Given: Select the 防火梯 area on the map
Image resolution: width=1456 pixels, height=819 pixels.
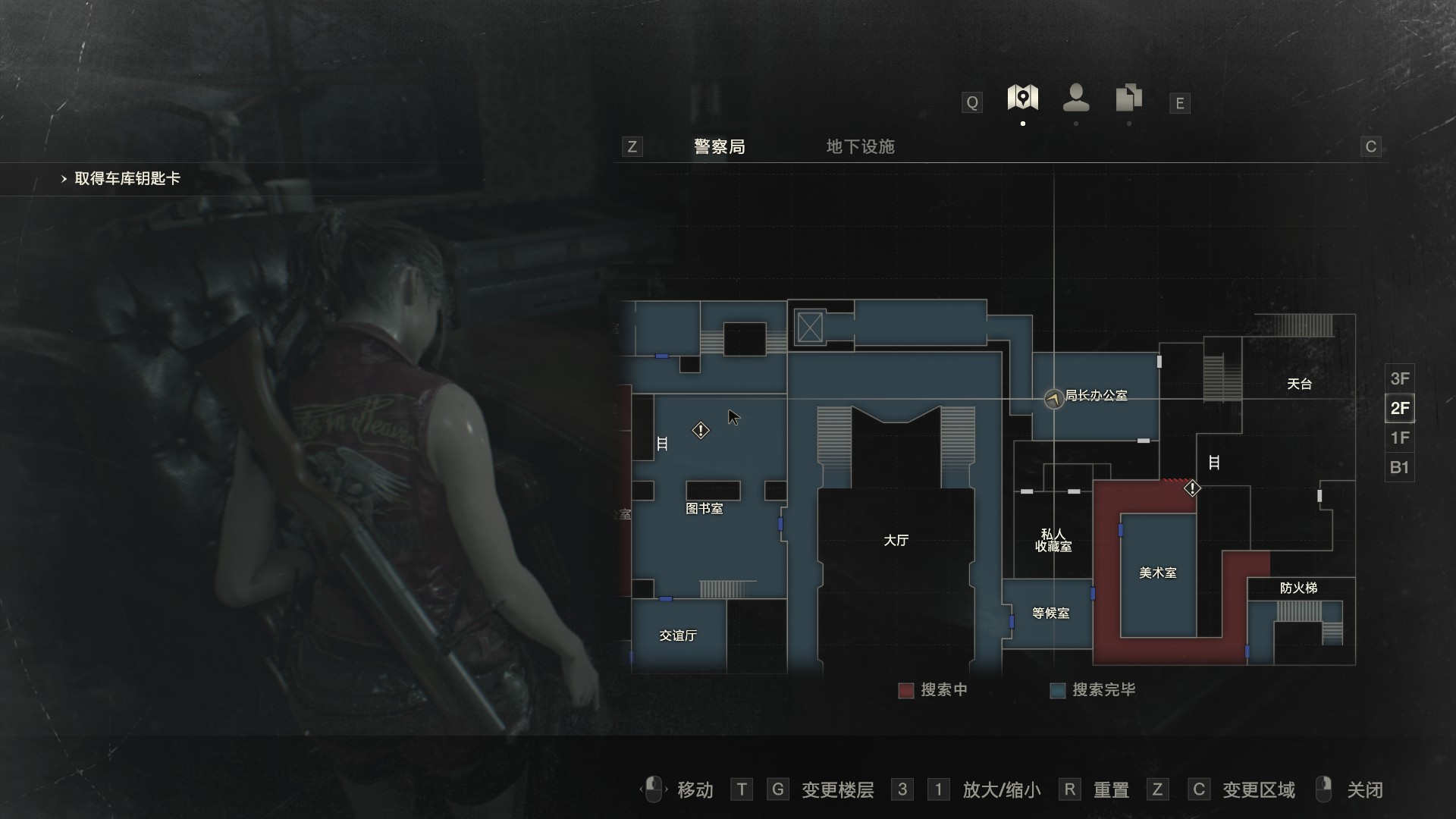Looking at the screenshot, I should click(1298, 588).
